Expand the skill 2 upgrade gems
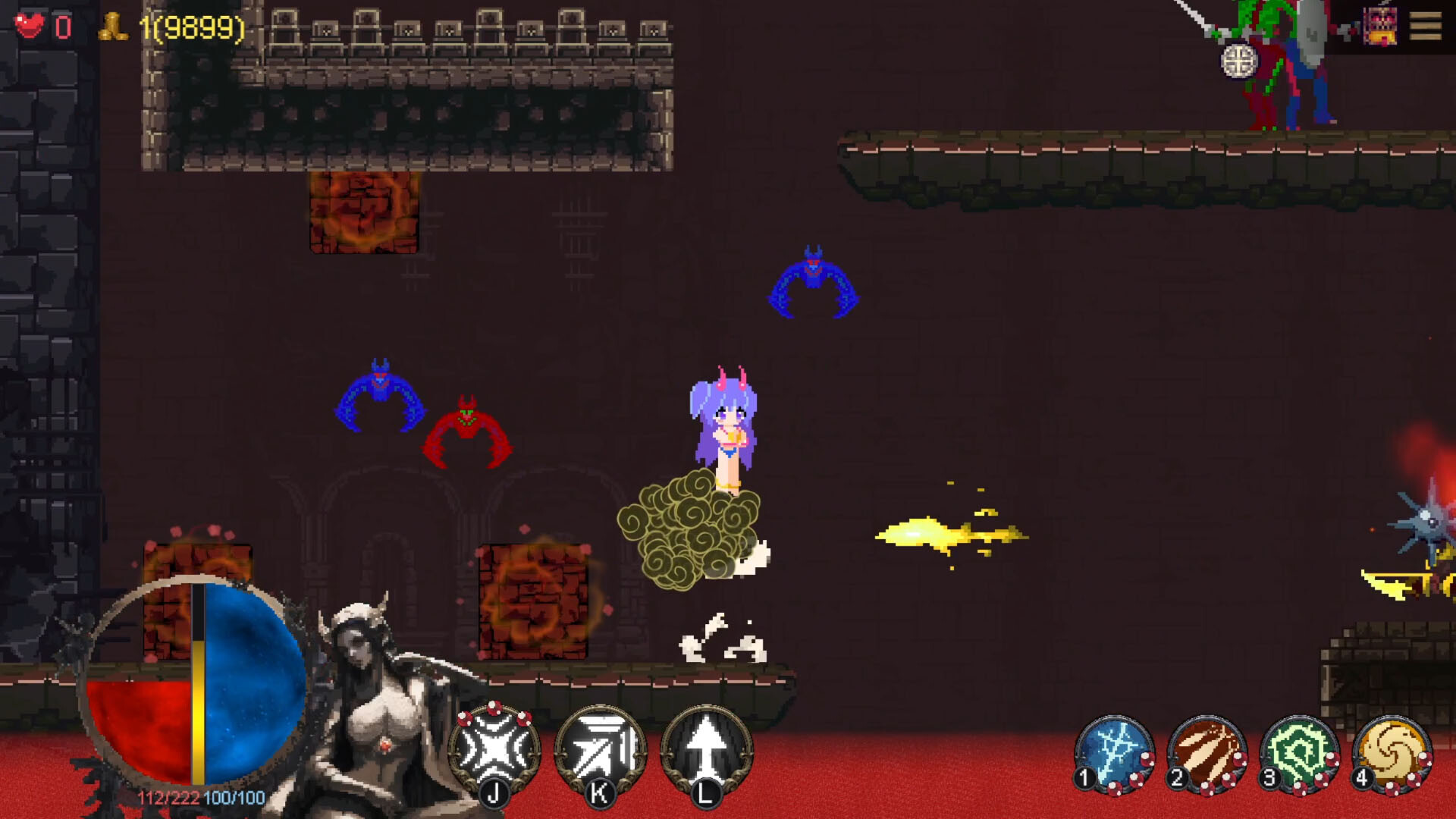This screenshot has width=1456, height=819. pos(1240,760)
